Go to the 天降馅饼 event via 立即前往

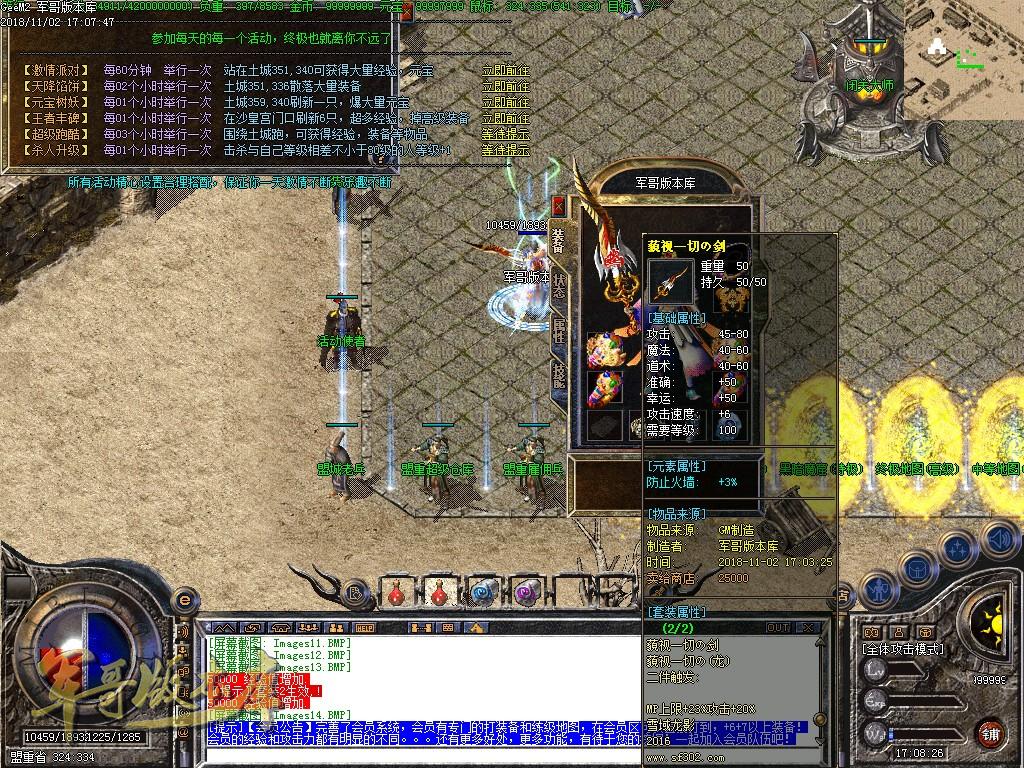point(505,87)
